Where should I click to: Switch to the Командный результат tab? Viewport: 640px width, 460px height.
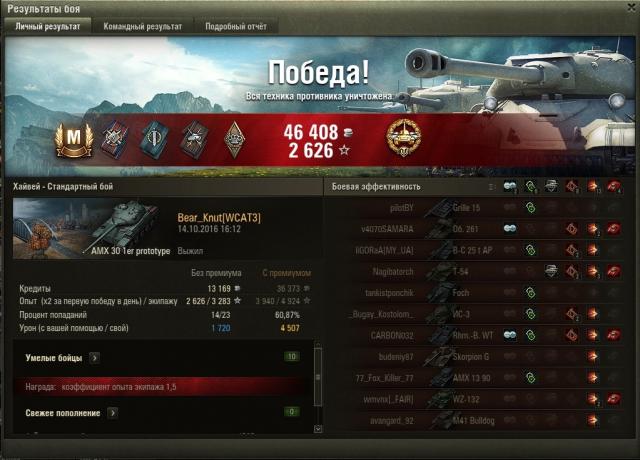click(143, 27)
